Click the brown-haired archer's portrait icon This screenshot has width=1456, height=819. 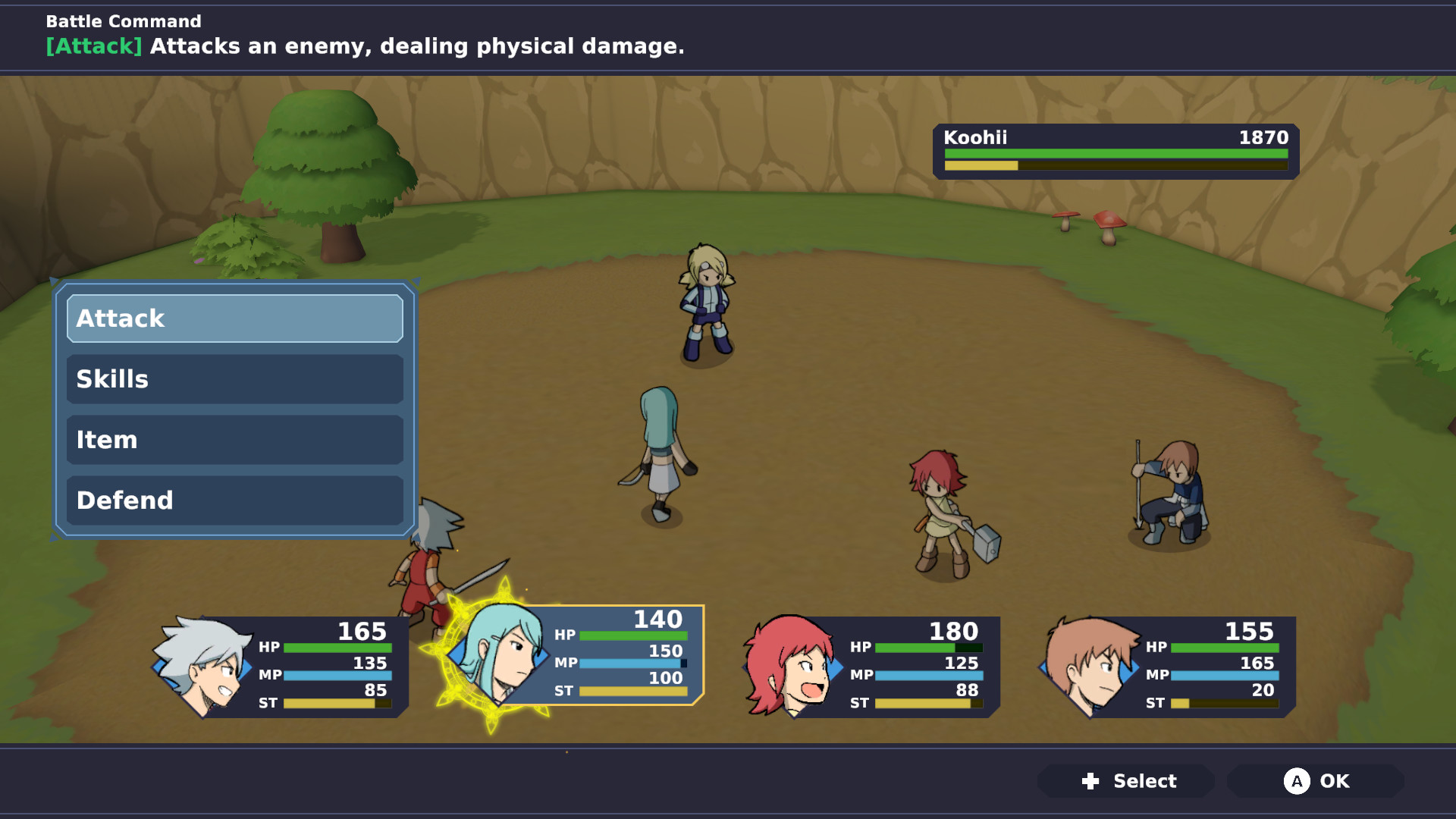point(1088,667)
